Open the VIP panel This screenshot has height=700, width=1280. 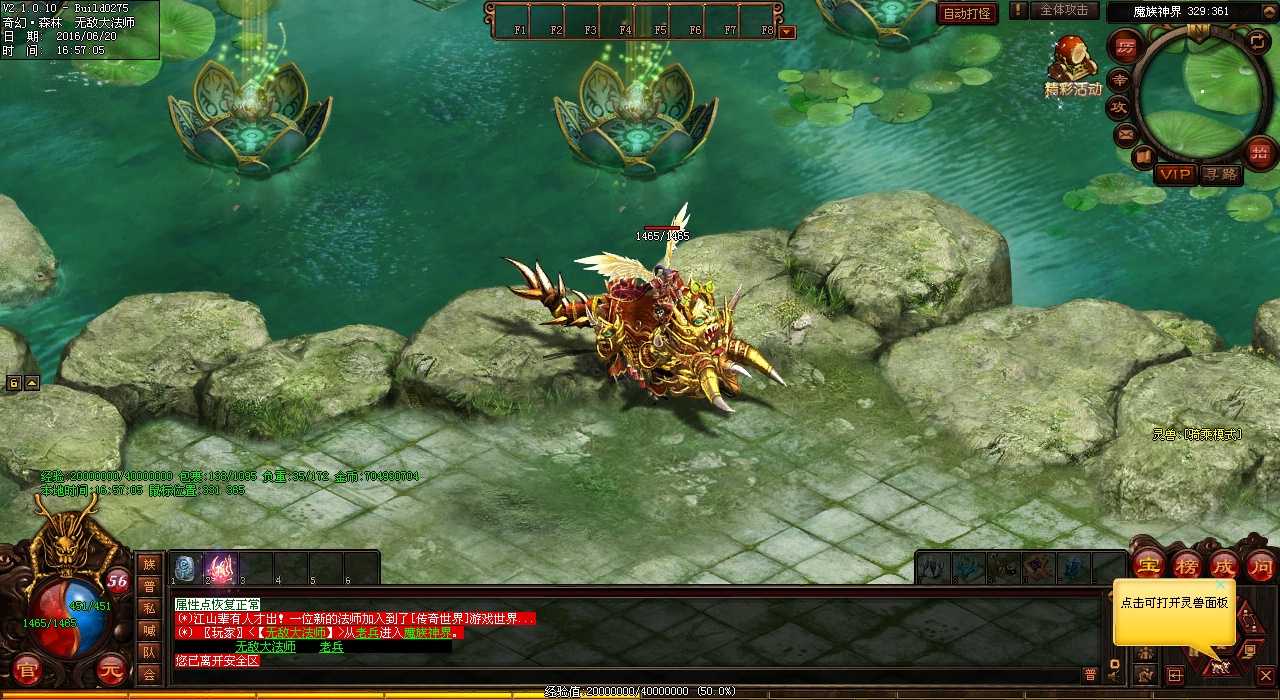[1176, 175]
